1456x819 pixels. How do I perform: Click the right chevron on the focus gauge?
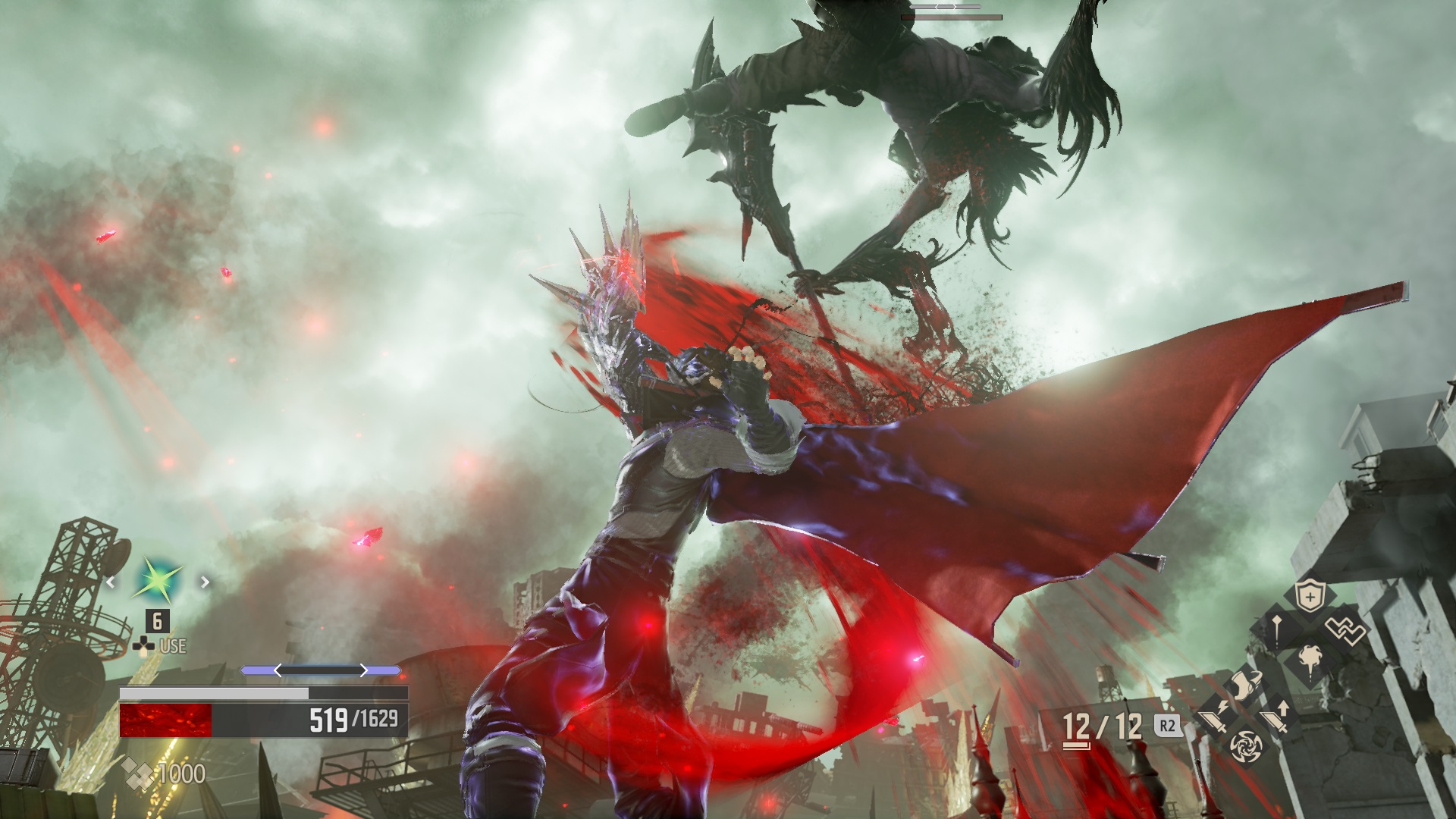click(x=363, y=670)
